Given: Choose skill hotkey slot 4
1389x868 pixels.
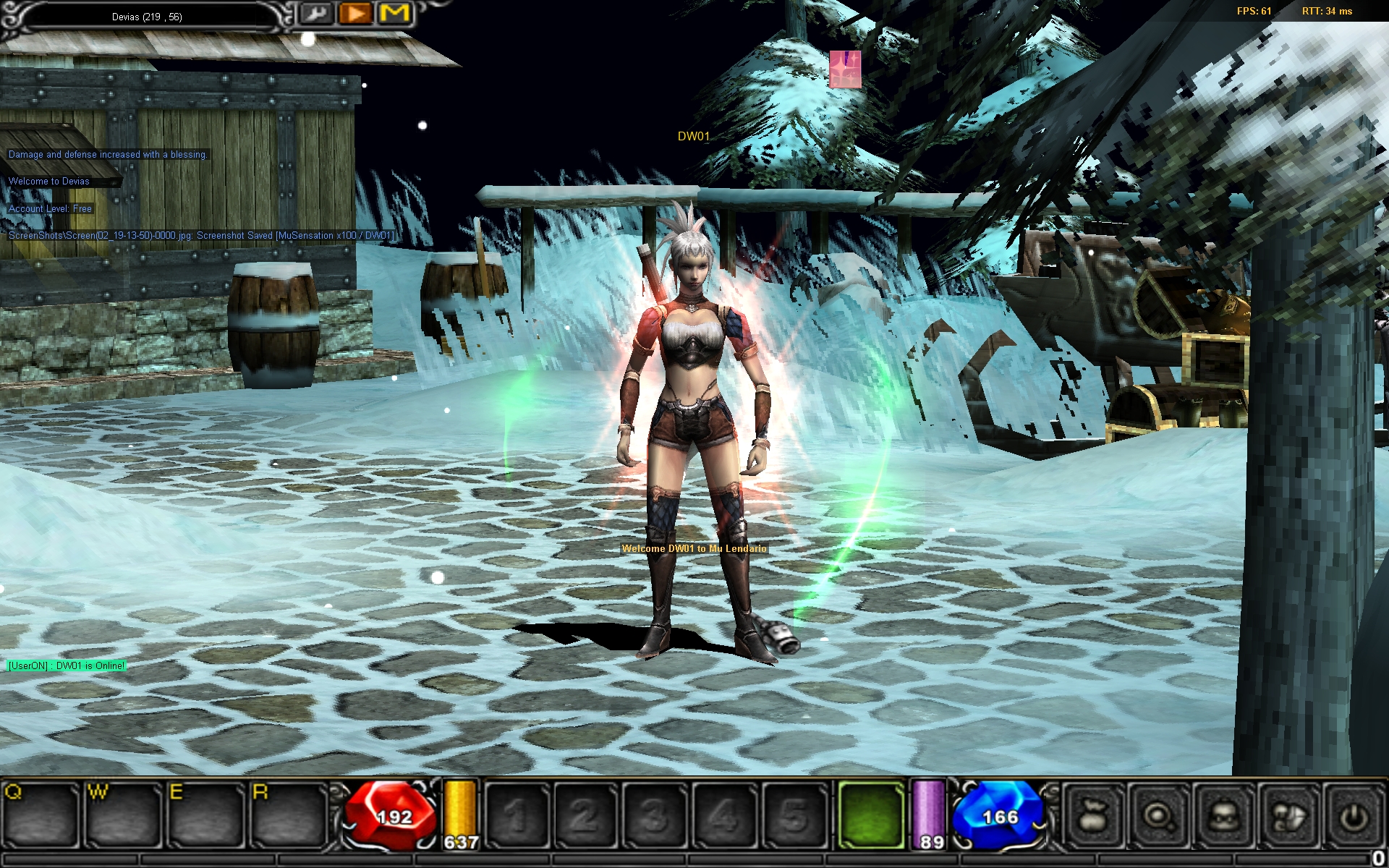Looking at the screenshot, I should (x=723, y=815).
